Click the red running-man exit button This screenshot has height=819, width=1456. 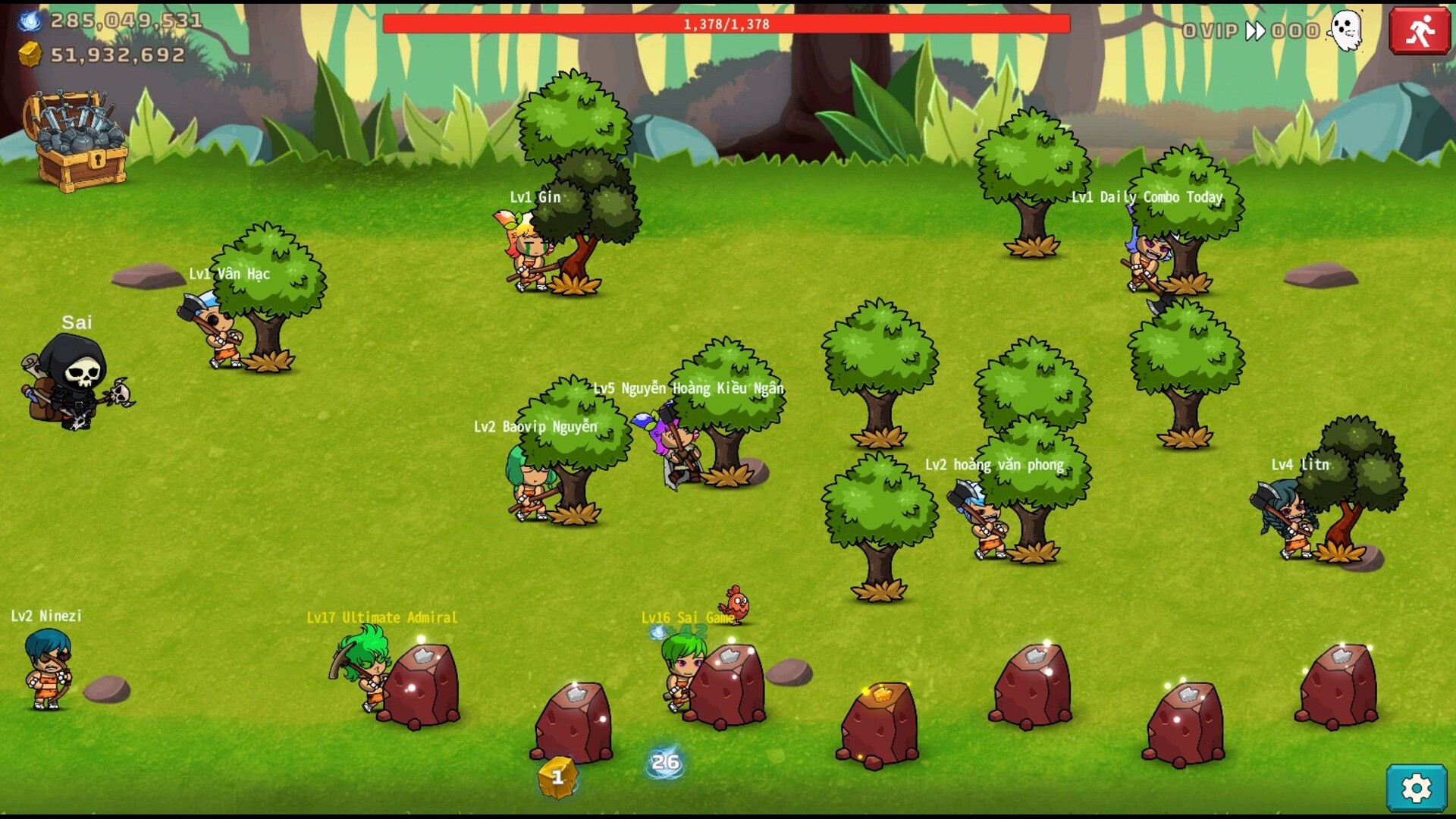[x=1419, y=31]
